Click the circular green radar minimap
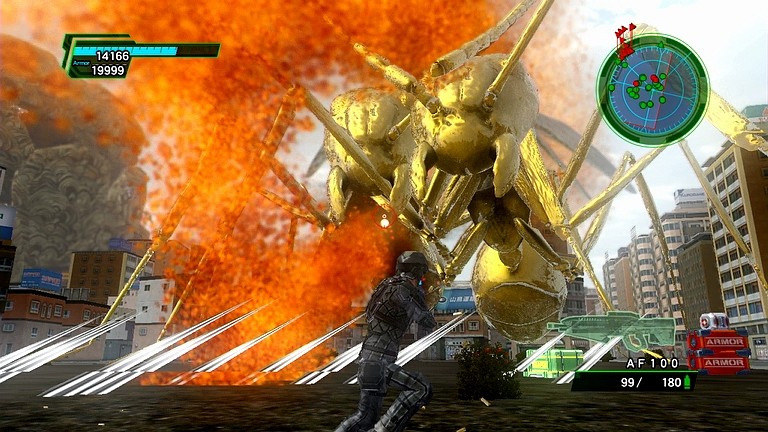This screenshot has height=432, width=768. coord(652,89)
